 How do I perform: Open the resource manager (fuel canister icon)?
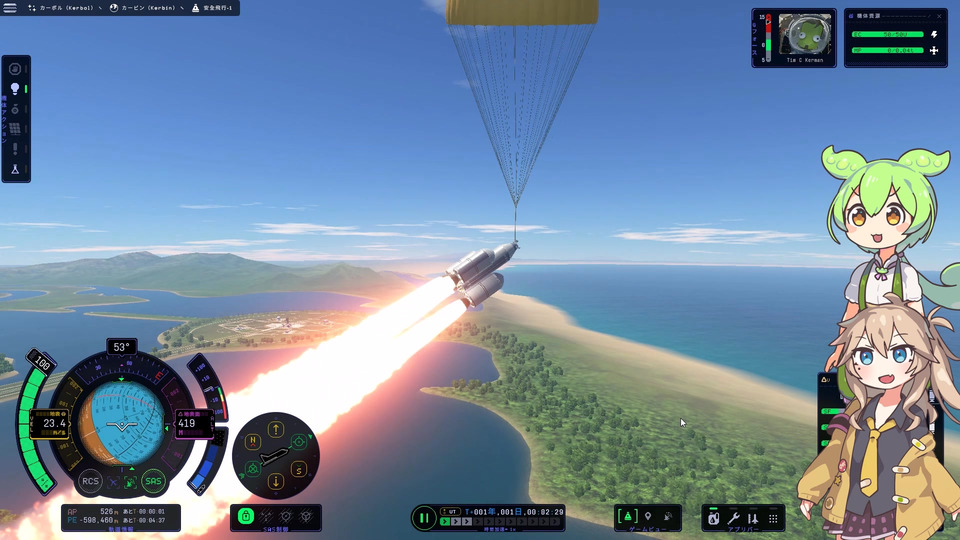click(x=713, y=518)
